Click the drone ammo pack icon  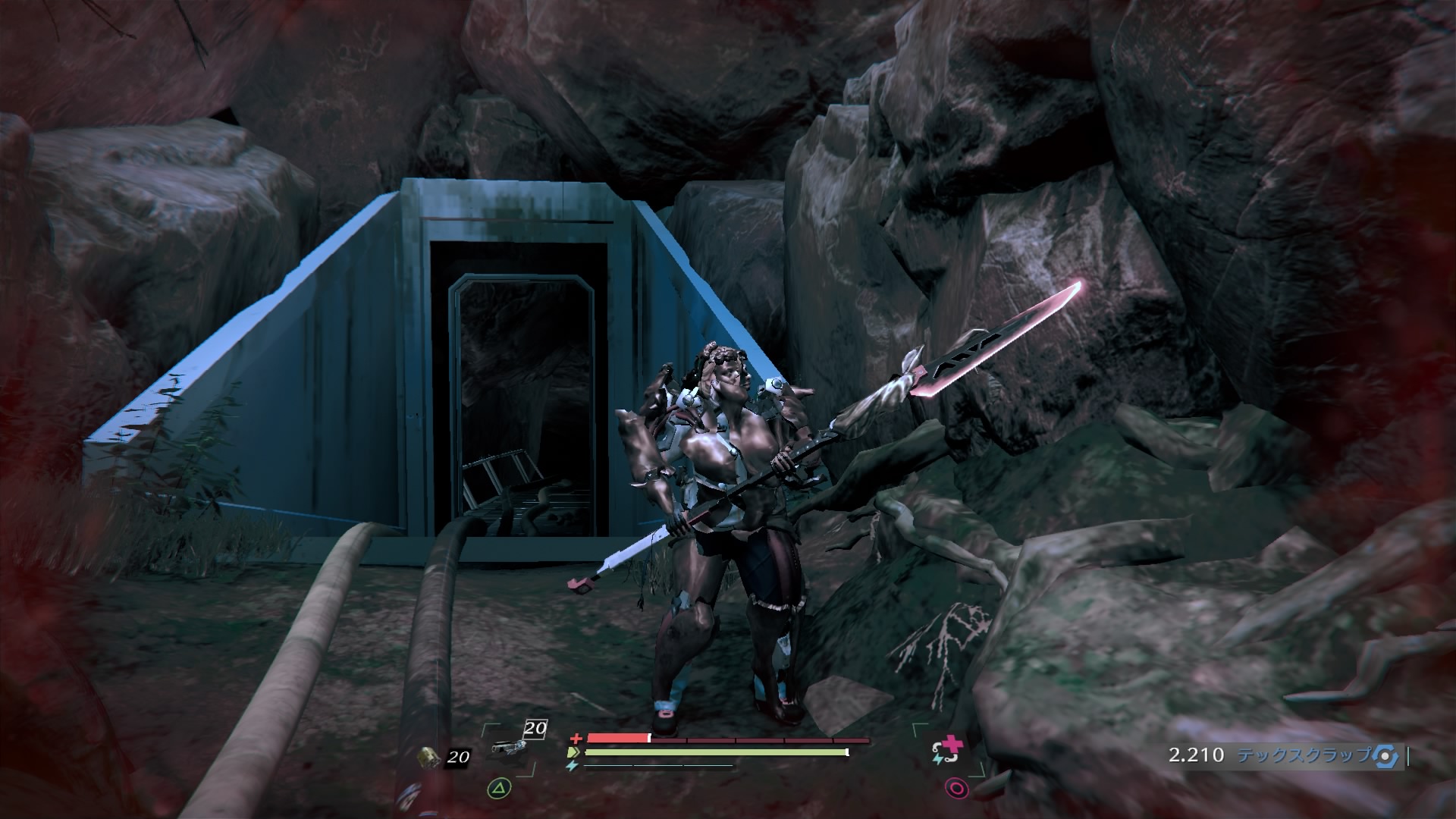click(430, 756)
